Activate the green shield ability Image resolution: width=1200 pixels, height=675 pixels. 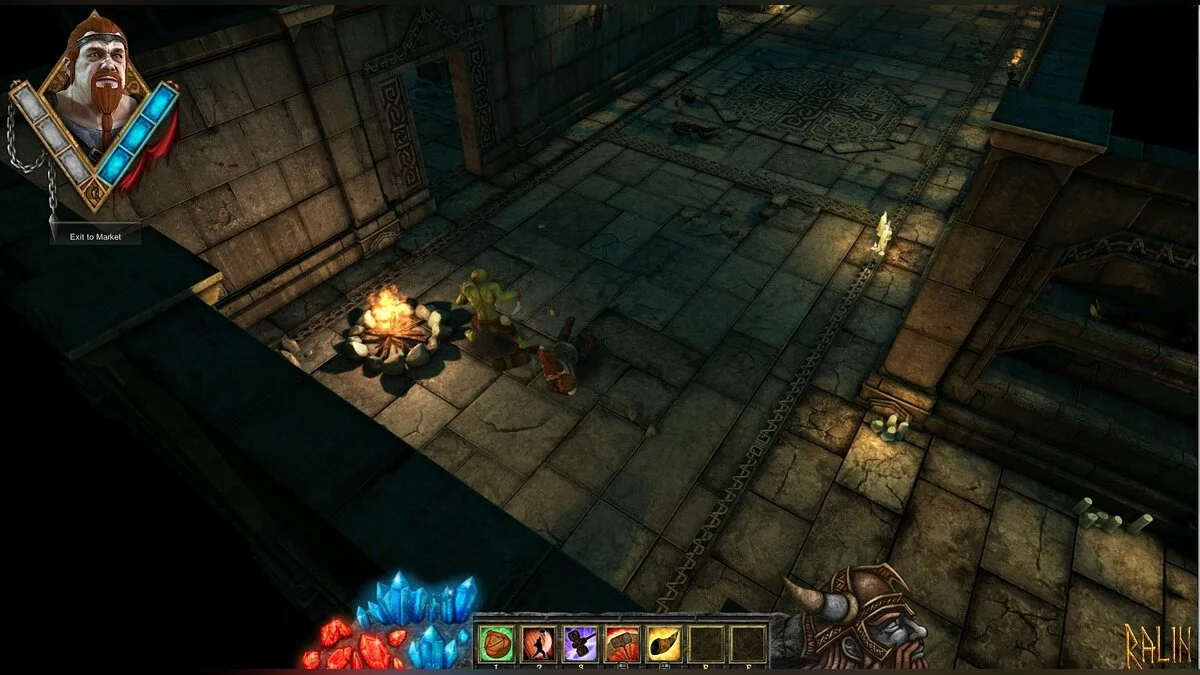pyautogui.click(x=497, y=643)
